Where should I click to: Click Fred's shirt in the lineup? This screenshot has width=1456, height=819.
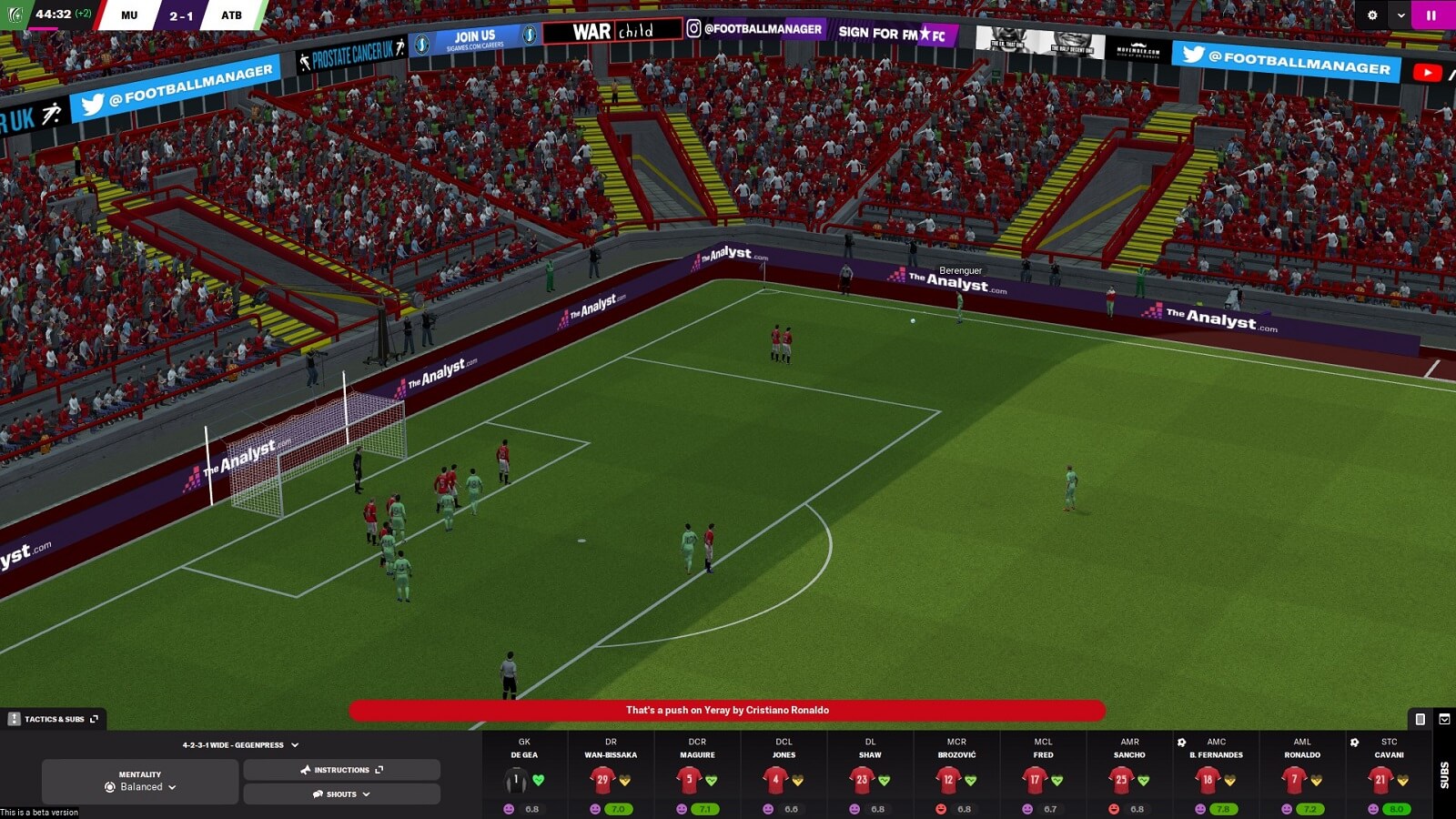1035,779
